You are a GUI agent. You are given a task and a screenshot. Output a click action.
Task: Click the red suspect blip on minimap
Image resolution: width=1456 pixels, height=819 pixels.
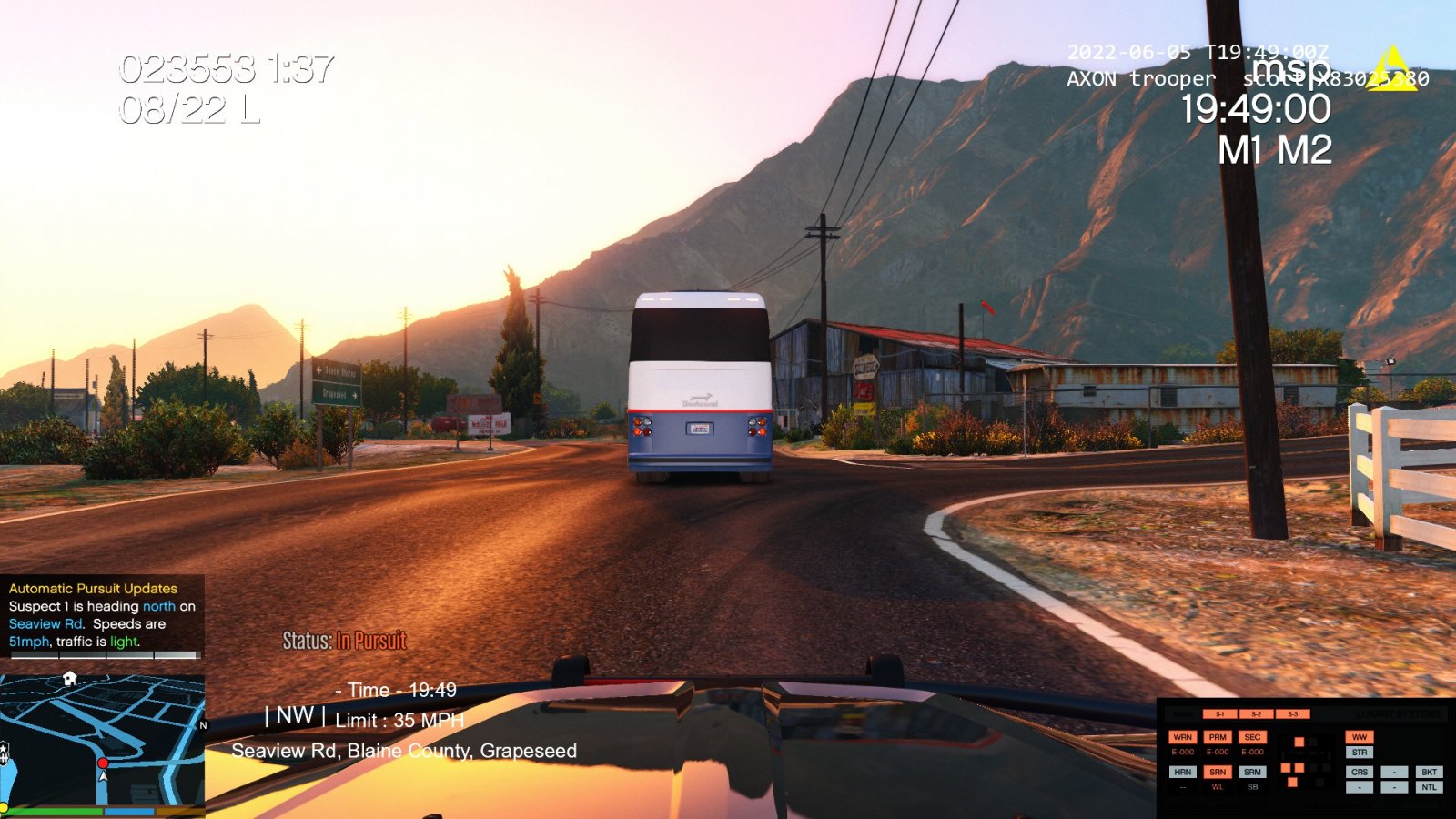103,763
